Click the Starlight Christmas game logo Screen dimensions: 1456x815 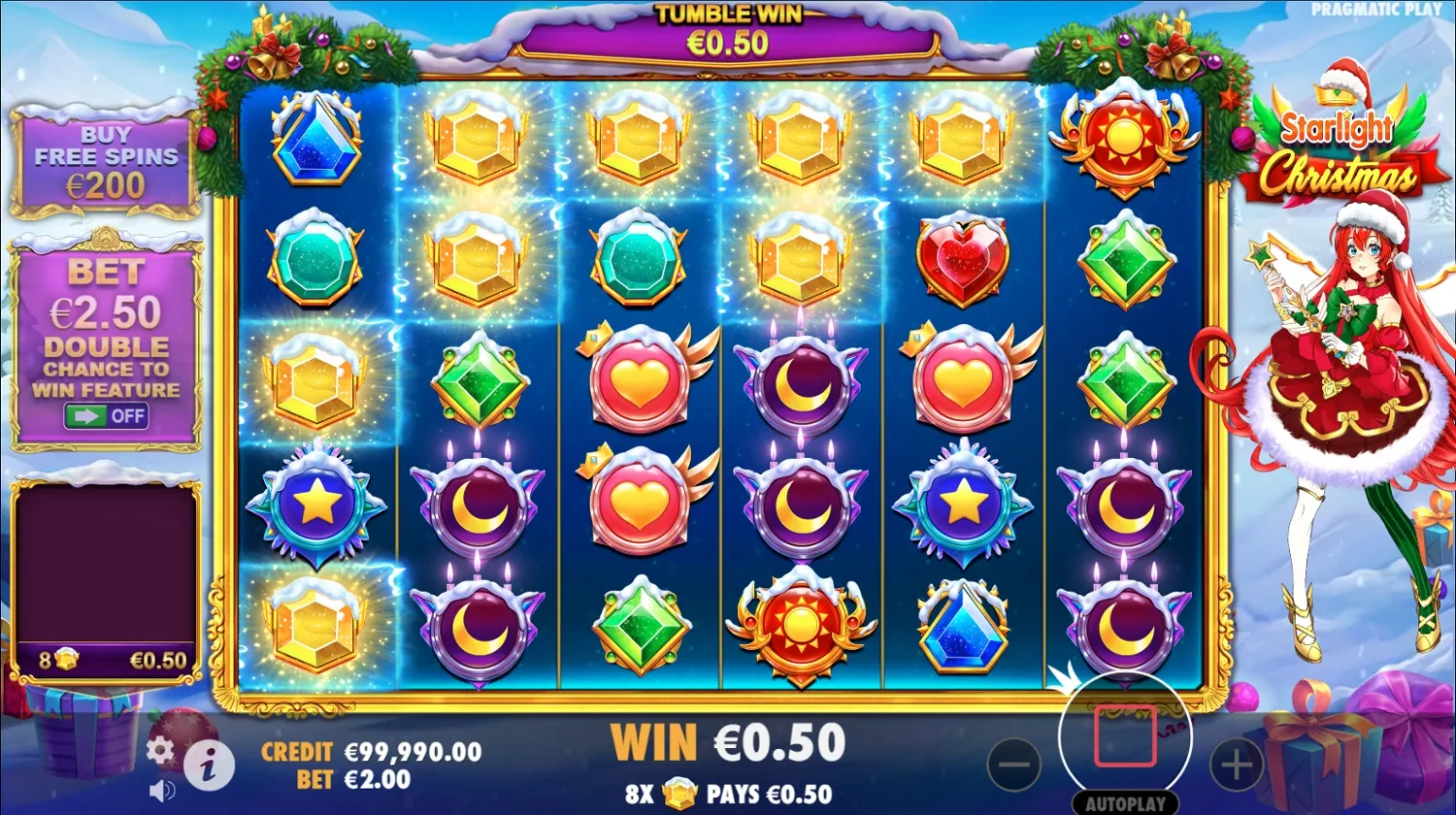(x=1344, y=150)
